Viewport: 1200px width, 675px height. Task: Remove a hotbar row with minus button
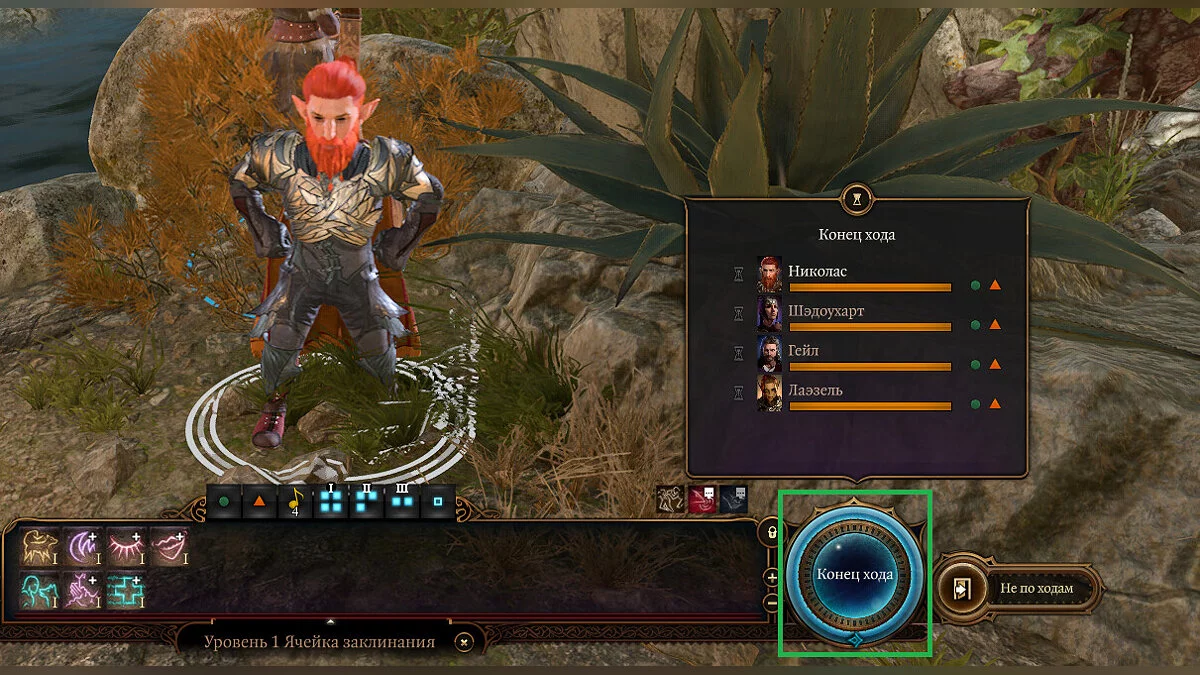click(771, 603)
